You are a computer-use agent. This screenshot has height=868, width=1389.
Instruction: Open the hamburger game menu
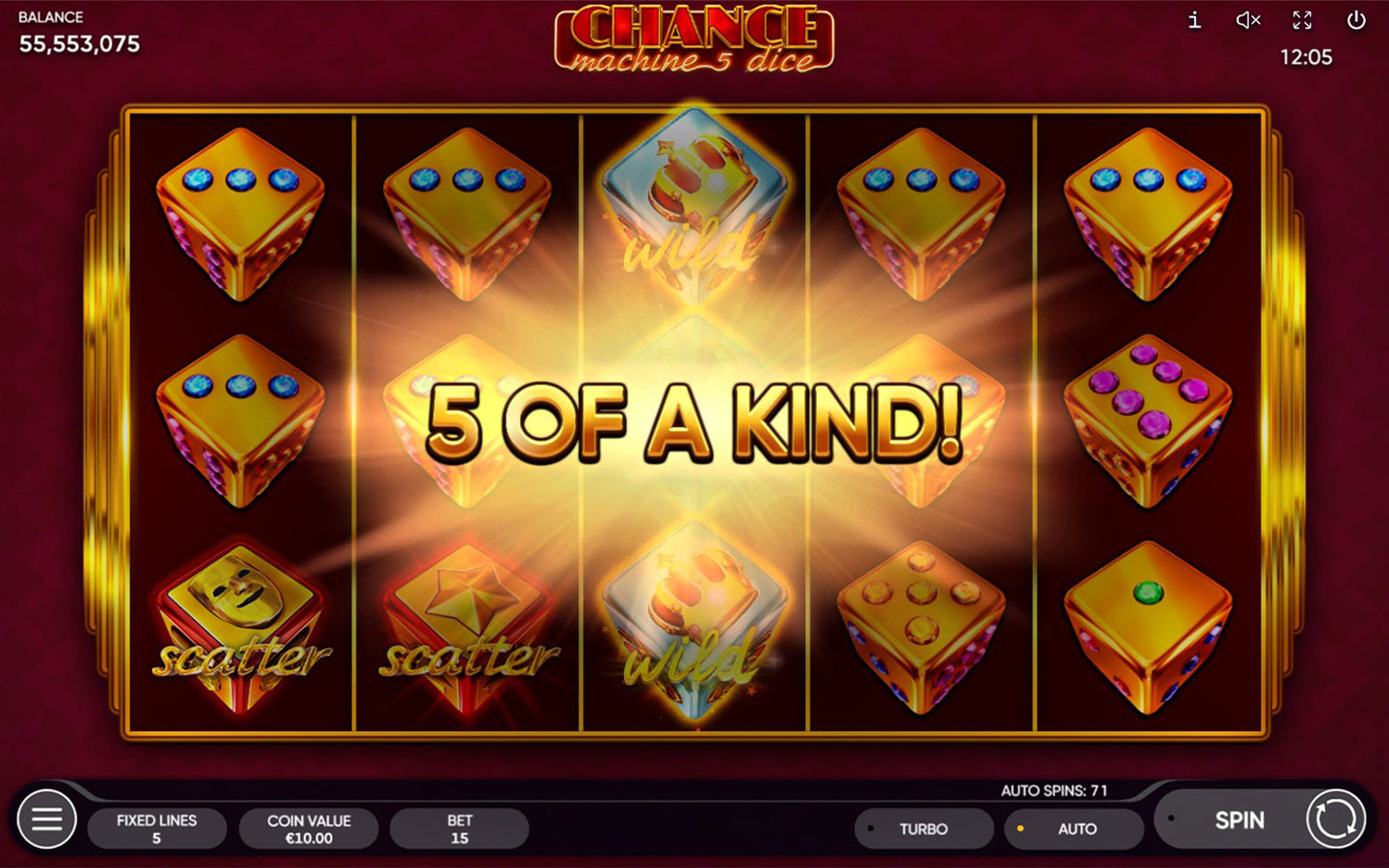pyautogui.click(x=46, y=819)
